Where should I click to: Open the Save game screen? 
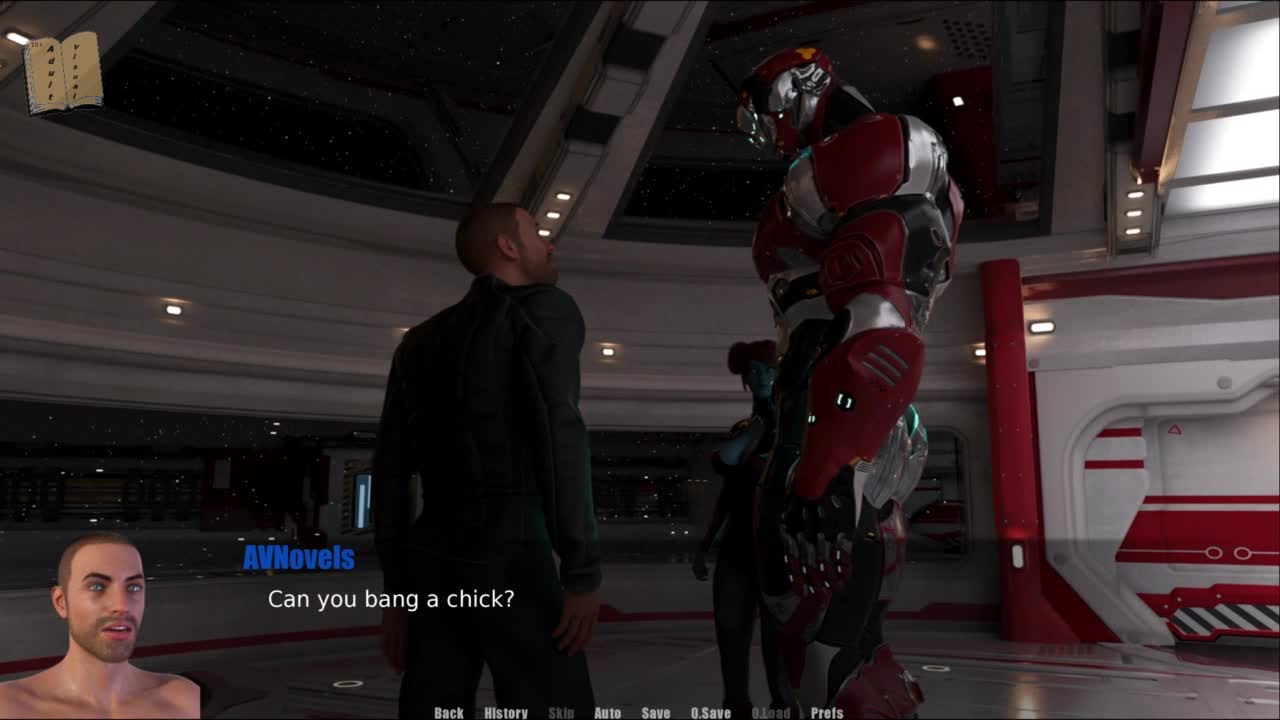coord(656,713)
